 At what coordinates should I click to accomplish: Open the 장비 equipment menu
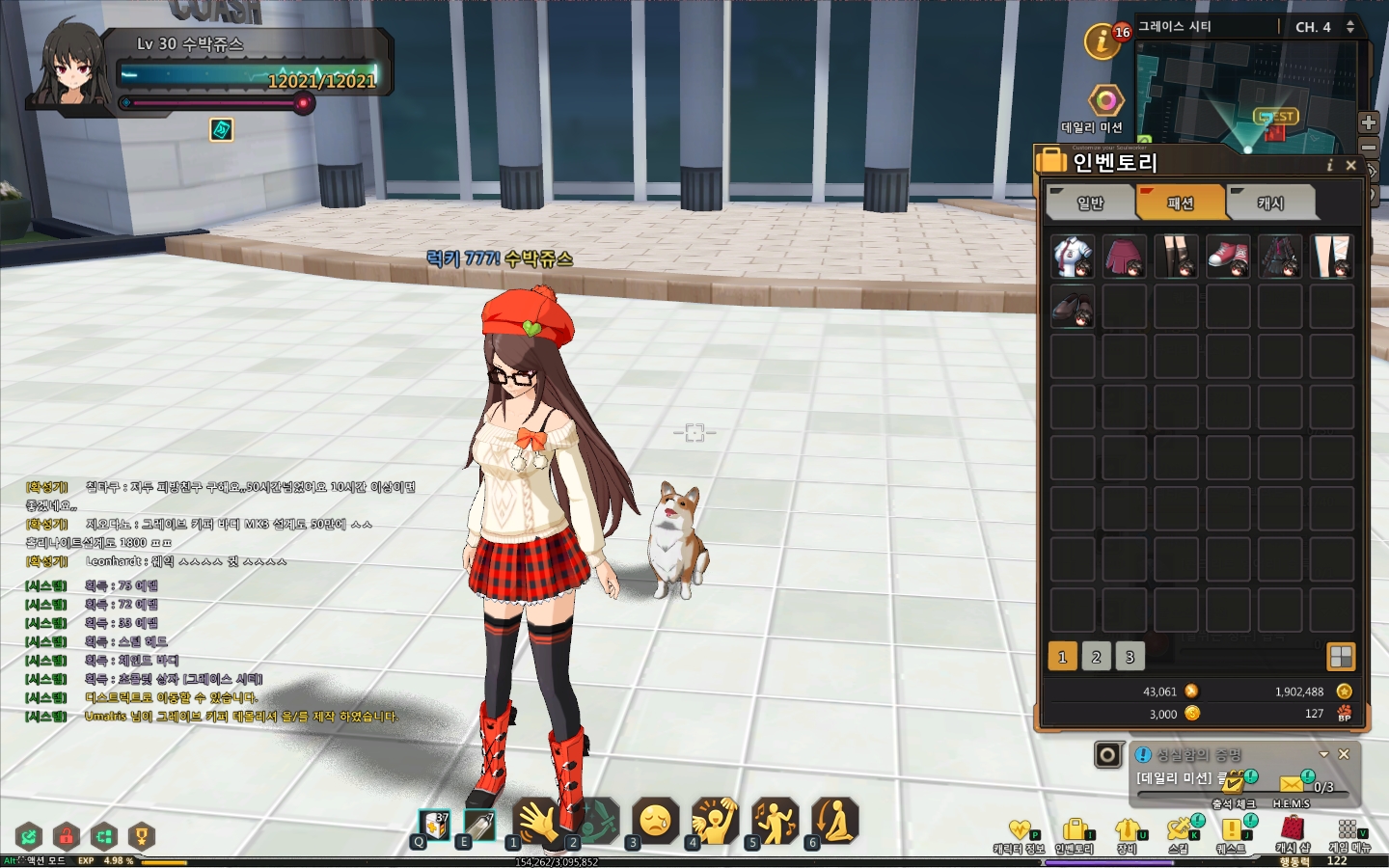[x=1127, y=835]
